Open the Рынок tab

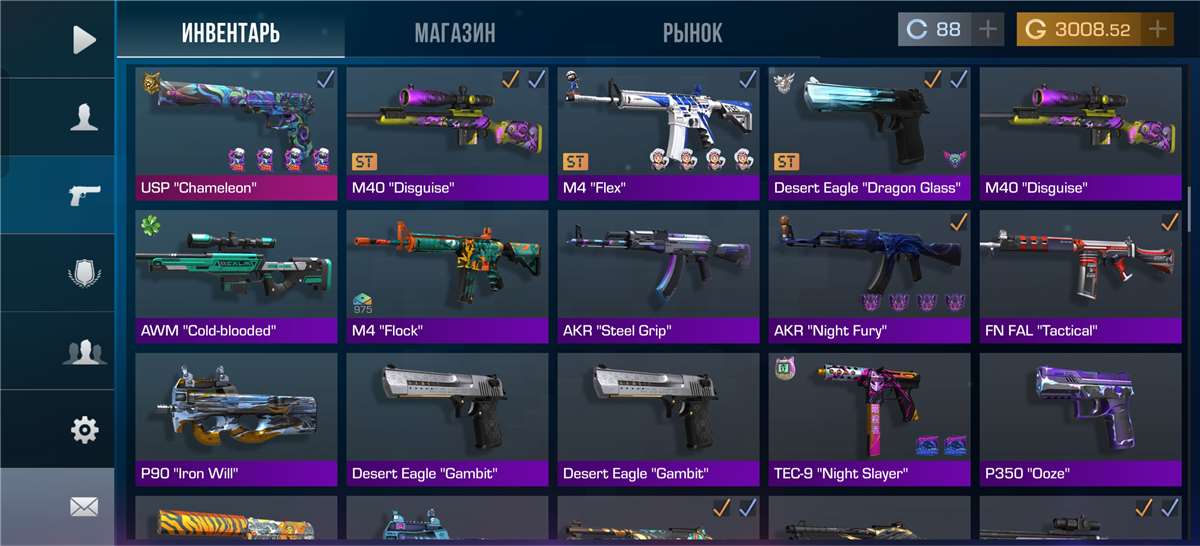692,32
